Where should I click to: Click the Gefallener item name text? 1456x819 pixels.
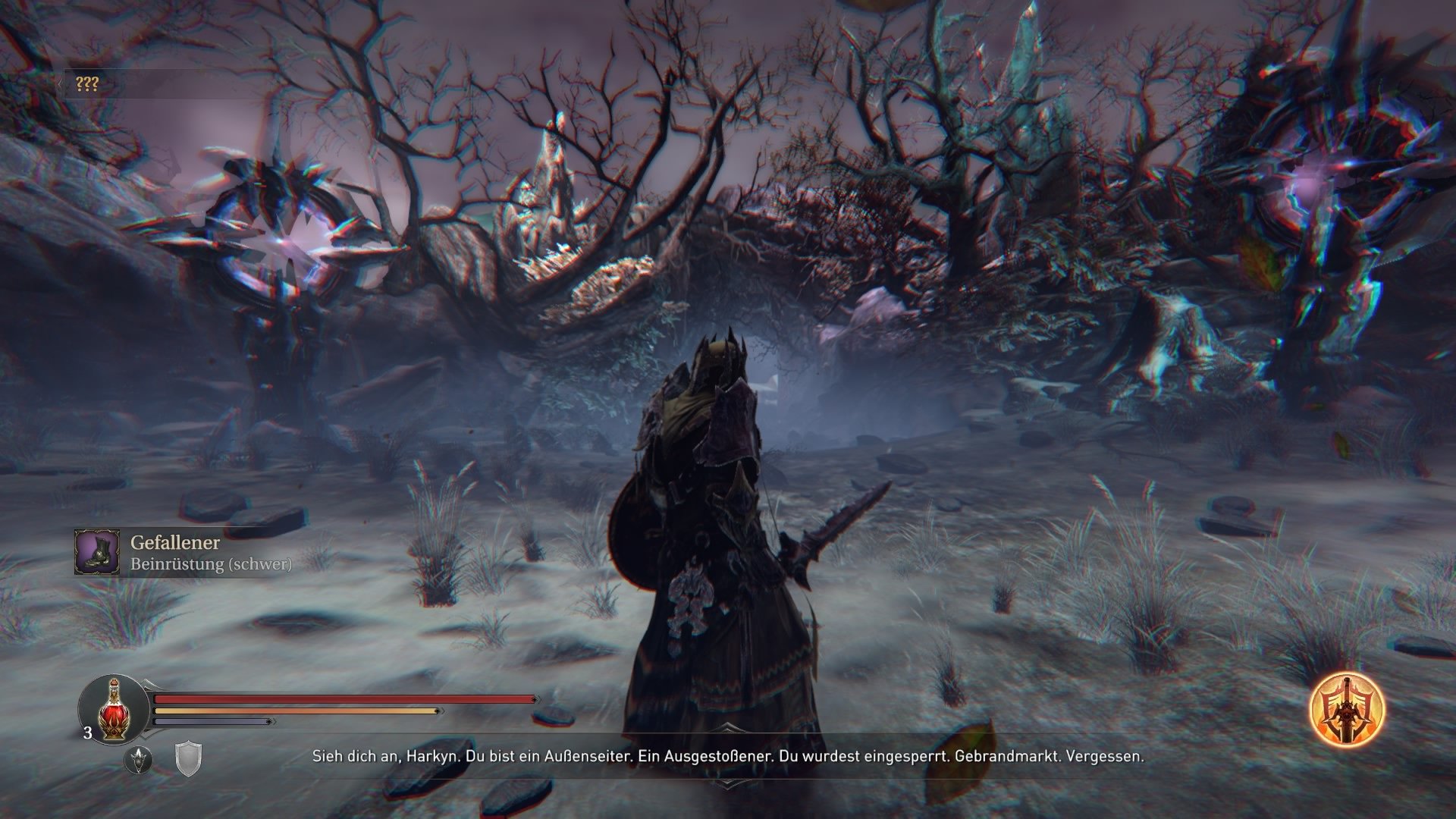(x=176, y=543)
